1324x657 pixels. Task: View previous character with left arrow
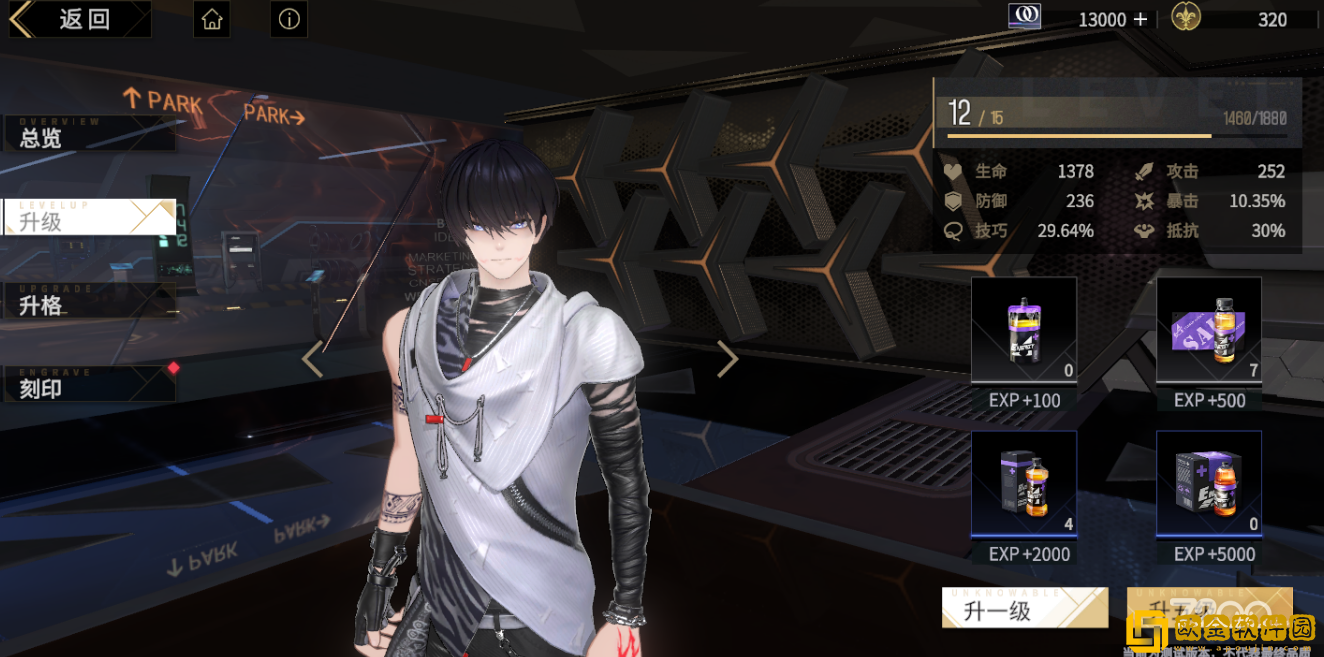[313, 359]
